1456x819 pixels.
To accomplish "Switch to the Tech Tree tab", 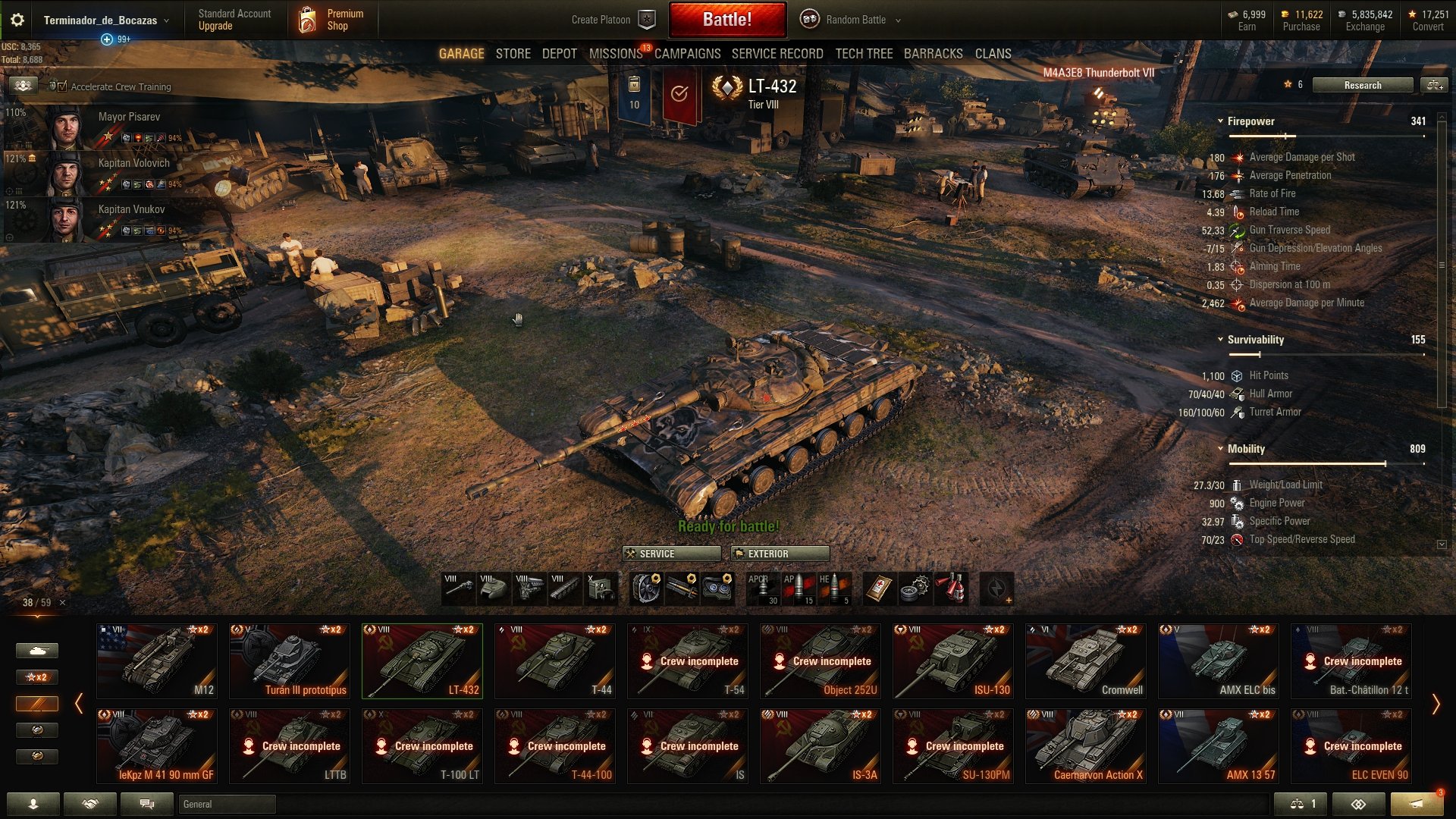I will [x=864, y=54].
